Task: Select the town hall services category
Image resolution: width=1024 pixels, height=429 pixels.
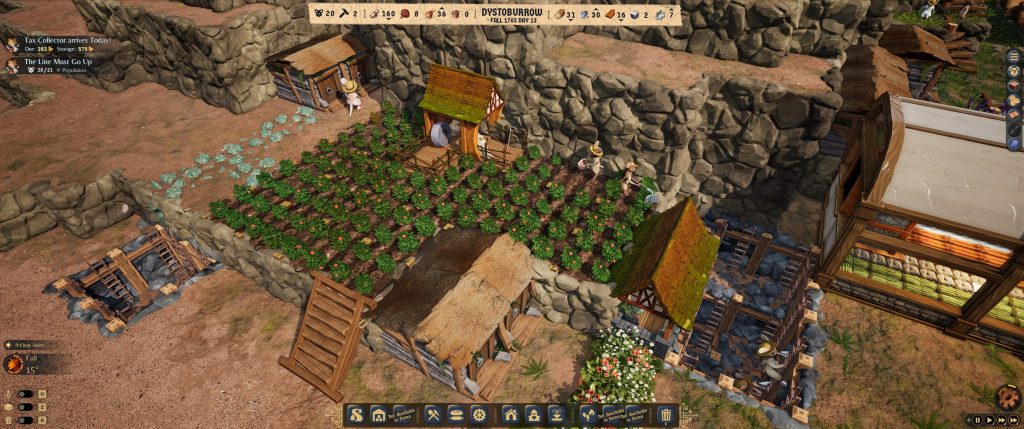Action: pos(534,414)
